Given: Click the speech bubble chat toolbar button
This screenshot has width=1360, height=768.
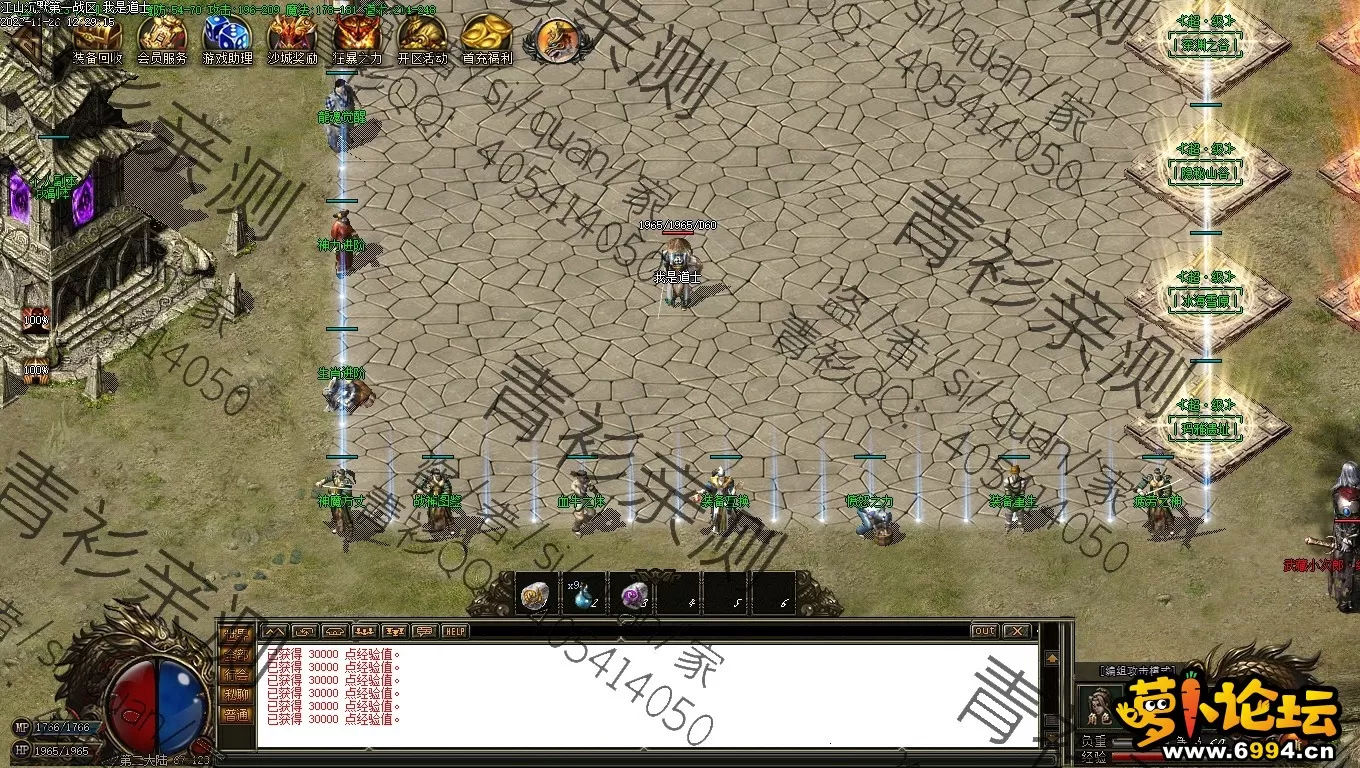Looking at the screenshot, I should 424,631.
